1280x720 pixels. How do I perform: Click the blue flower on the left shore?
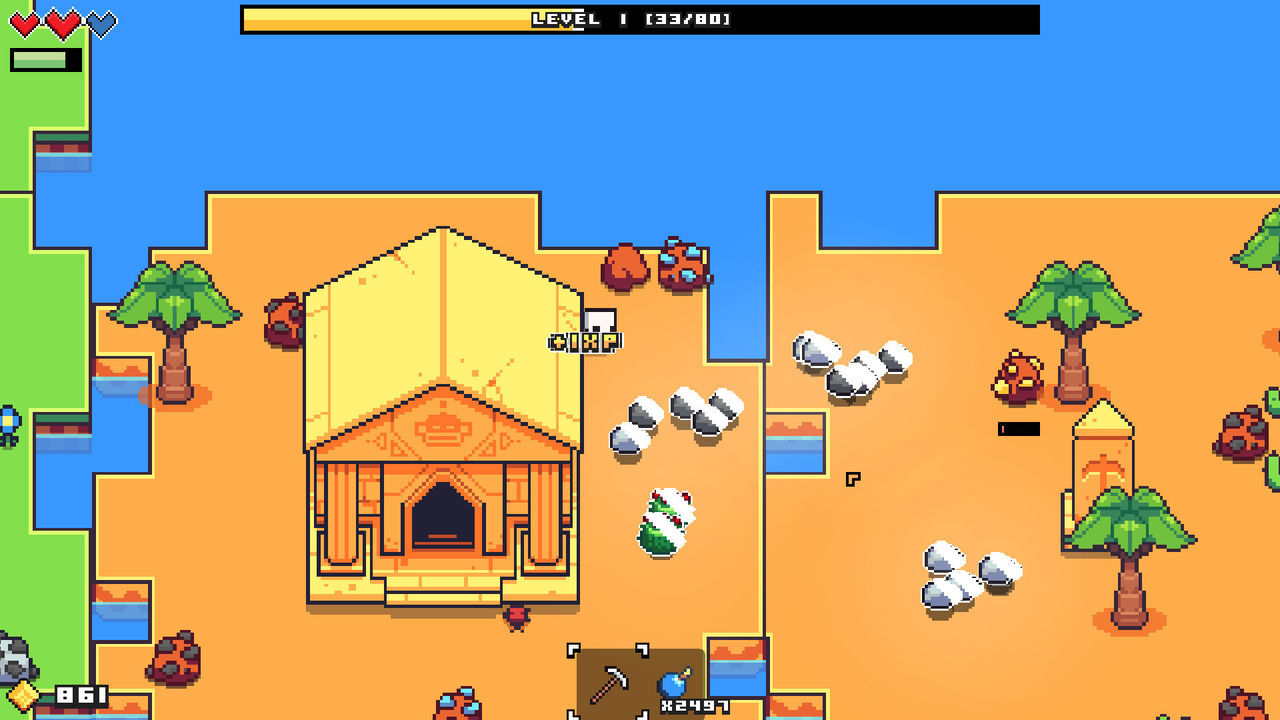(8, 420)
